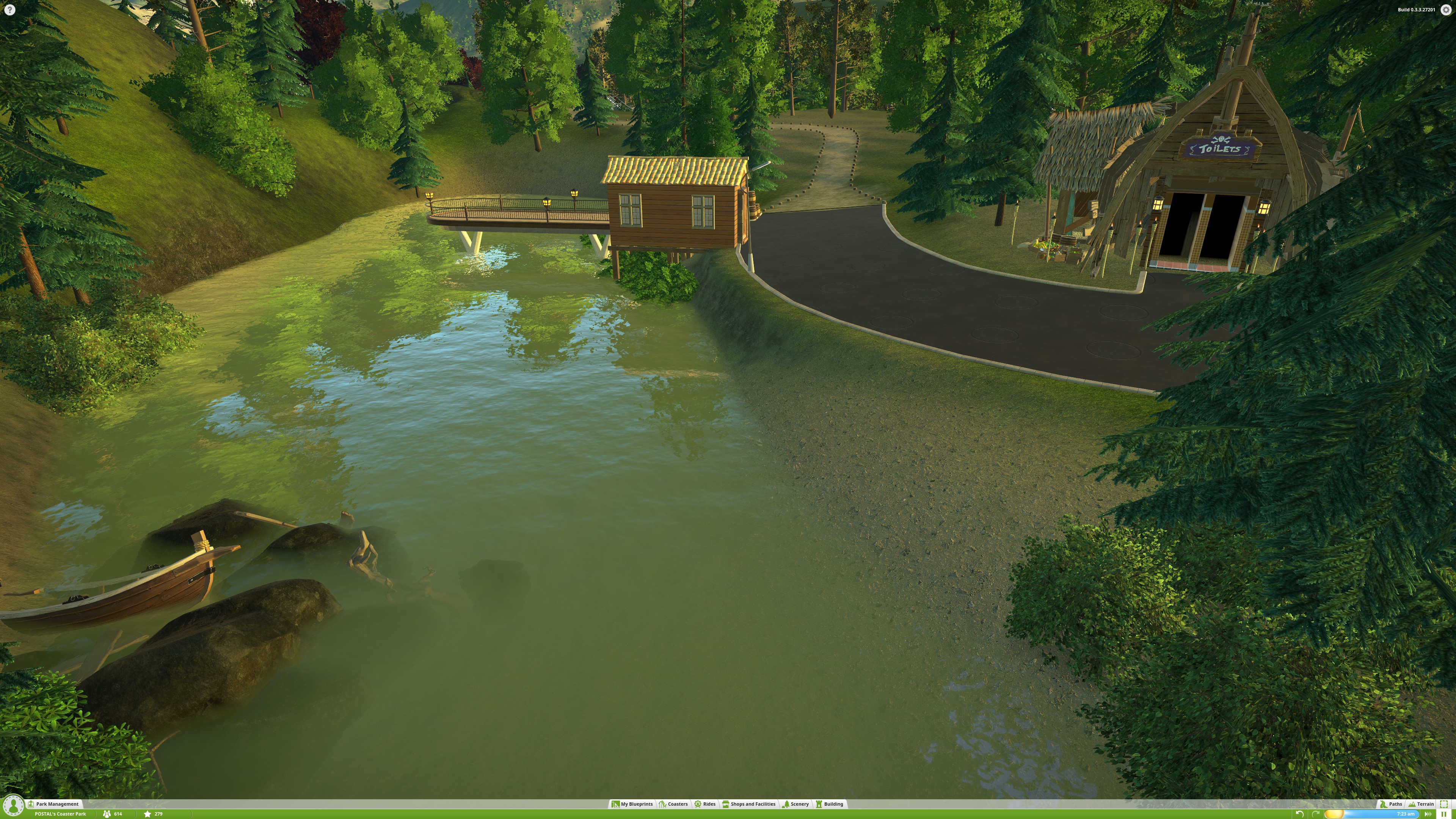Redo the undone action

pos(1316,814)
